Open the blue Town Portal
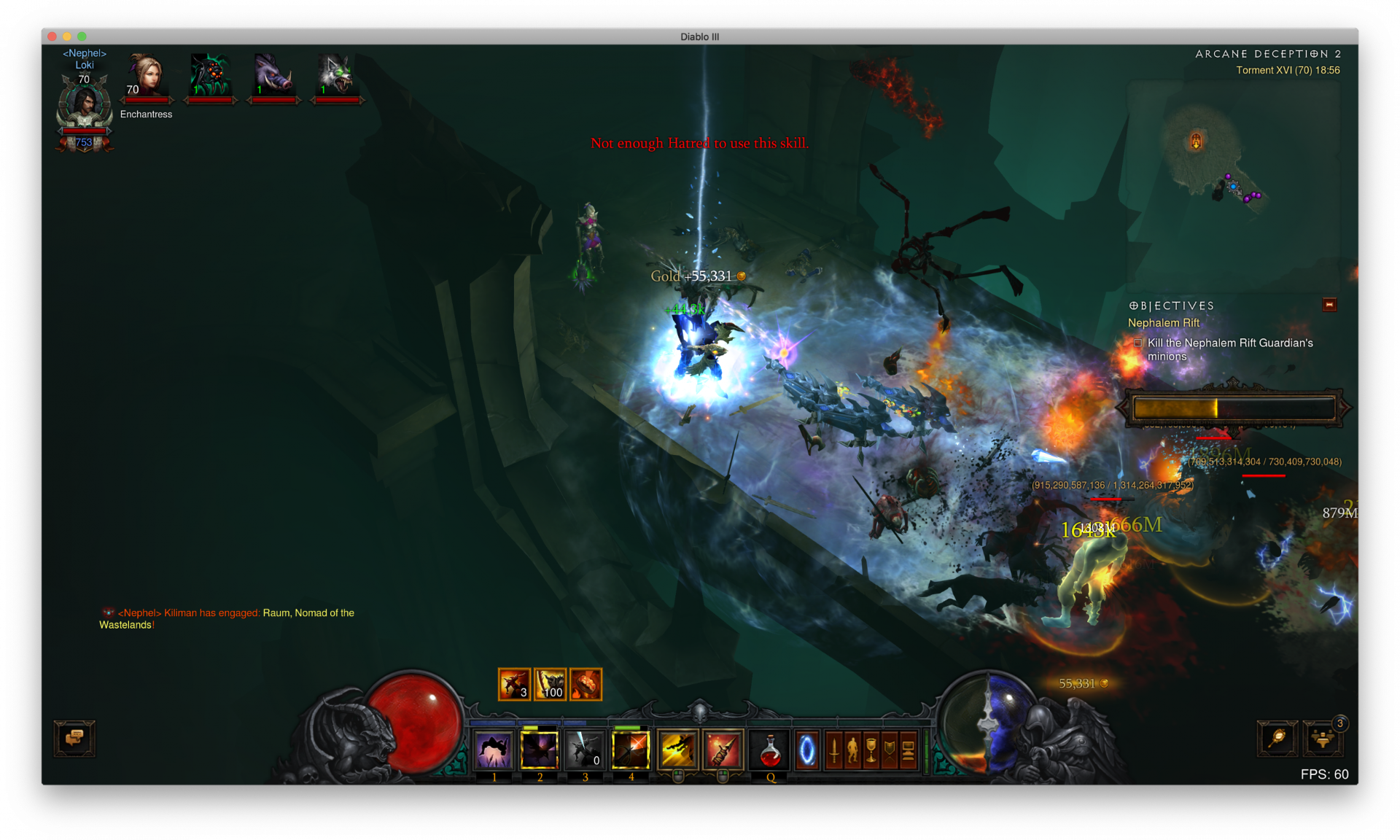Screen dimensions: 1400x840 pos(807,750)
